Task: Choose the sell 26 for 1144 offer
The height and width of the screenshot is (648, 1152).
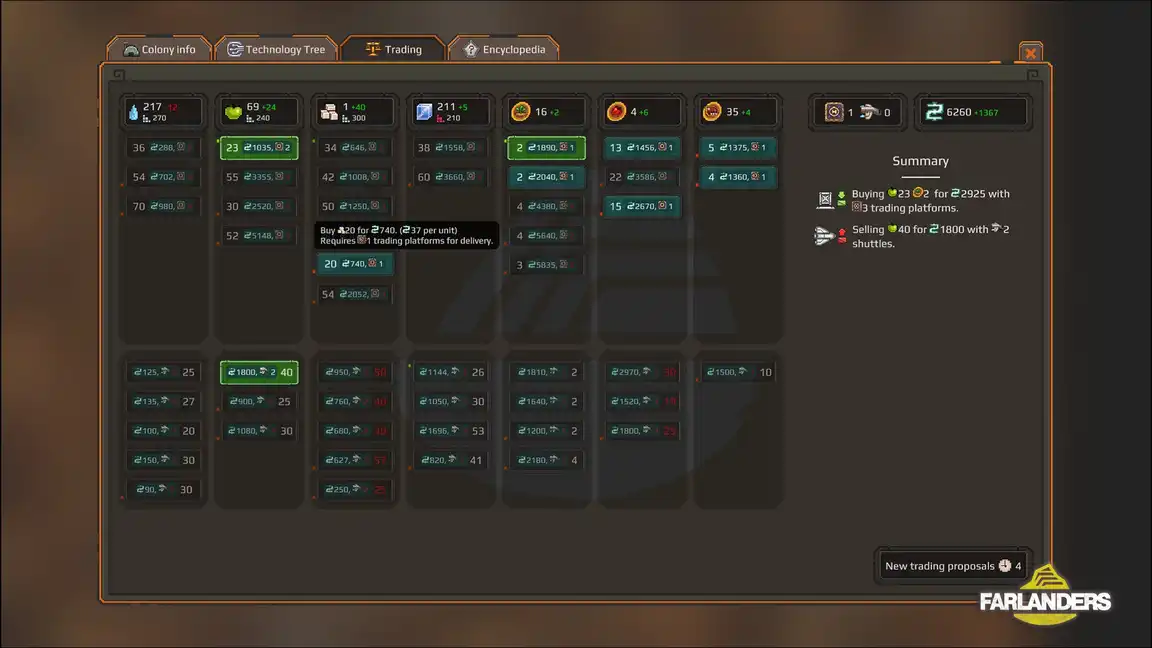Action: [451, 373]
